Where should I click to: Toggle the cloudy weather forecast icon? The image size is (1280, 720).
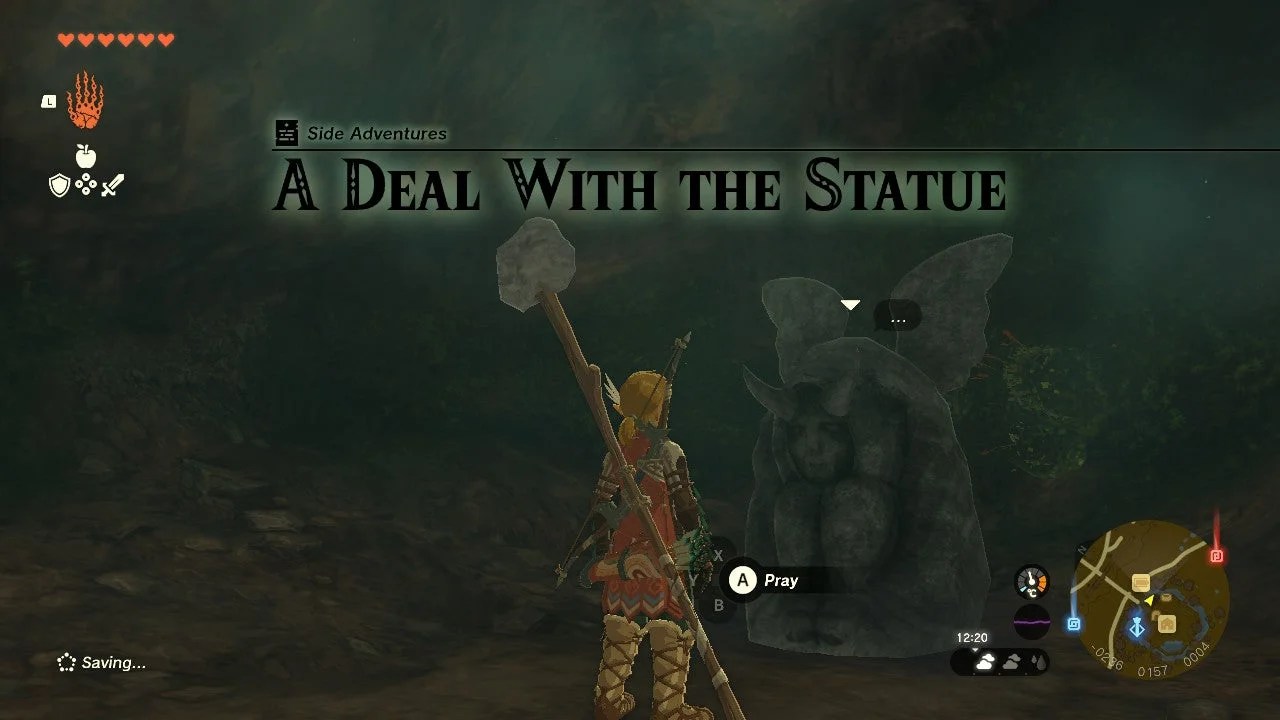[x=985, y=660]
